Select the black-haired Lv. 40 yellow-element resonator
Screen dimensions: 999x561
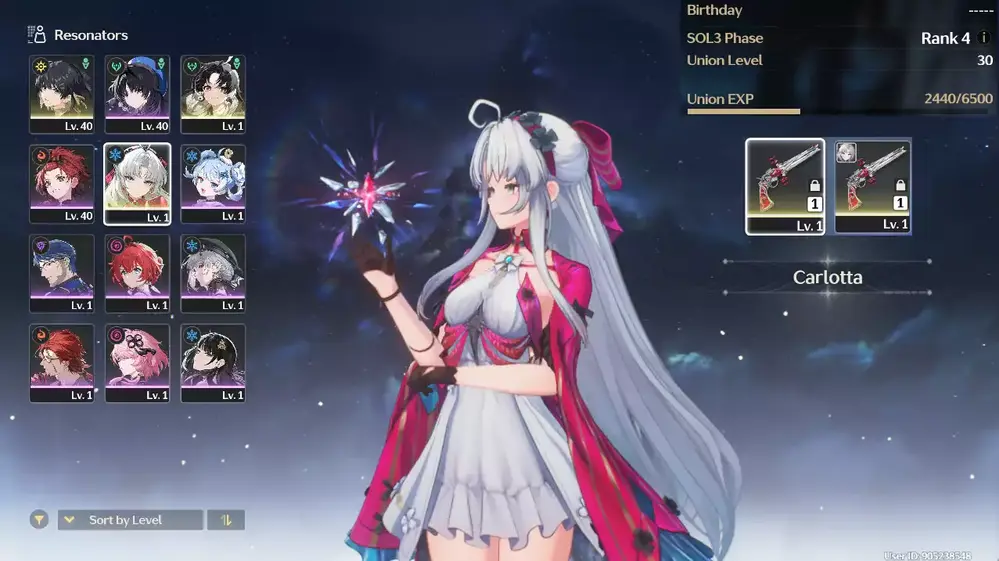[x=62, y=94]
